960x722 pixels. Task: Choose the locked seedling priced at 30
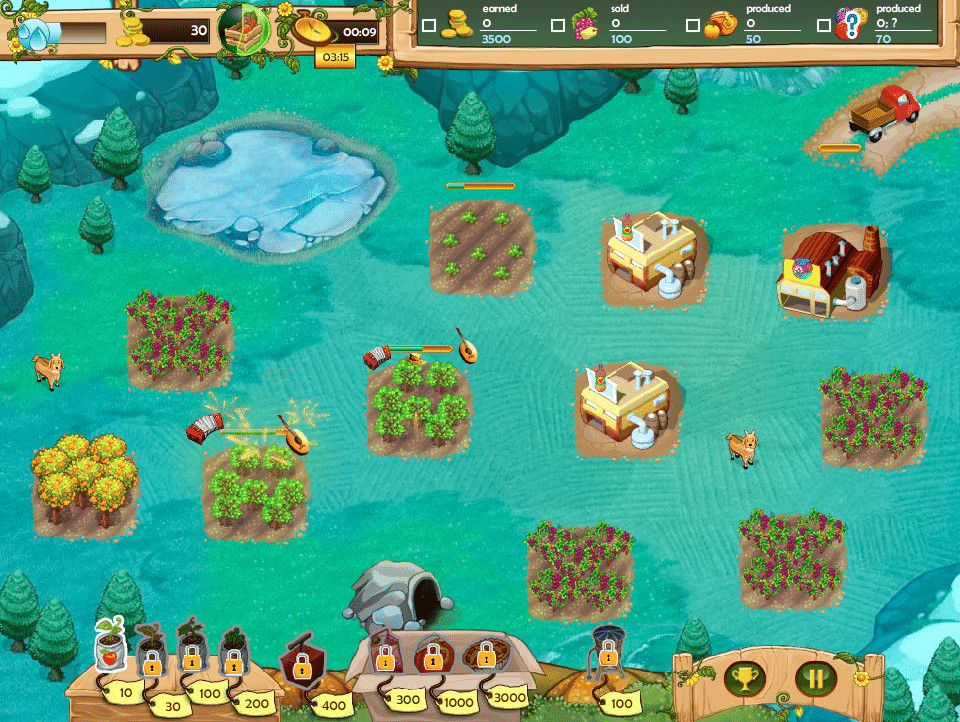pyautogui.click(x=151, y=652)
